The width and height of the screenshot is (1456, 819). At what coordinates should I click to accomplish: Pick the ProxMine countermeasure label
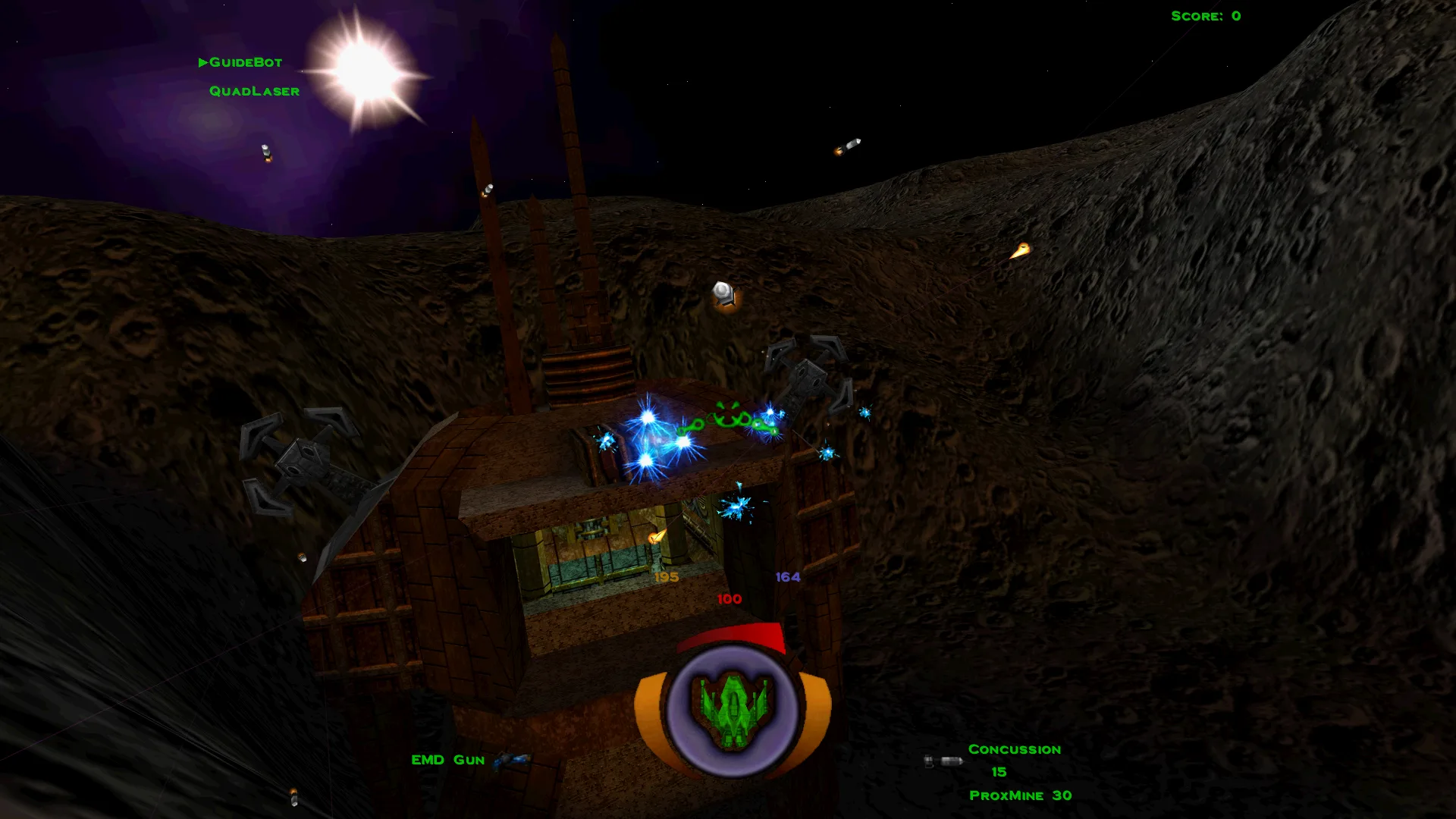[x=1006, y=795]
